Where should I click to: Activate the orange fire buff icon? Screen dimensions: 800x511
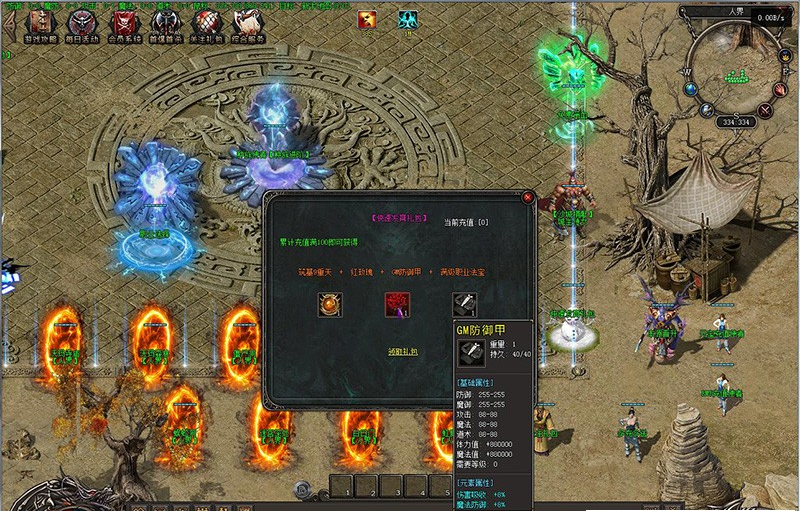click(369, 18)
